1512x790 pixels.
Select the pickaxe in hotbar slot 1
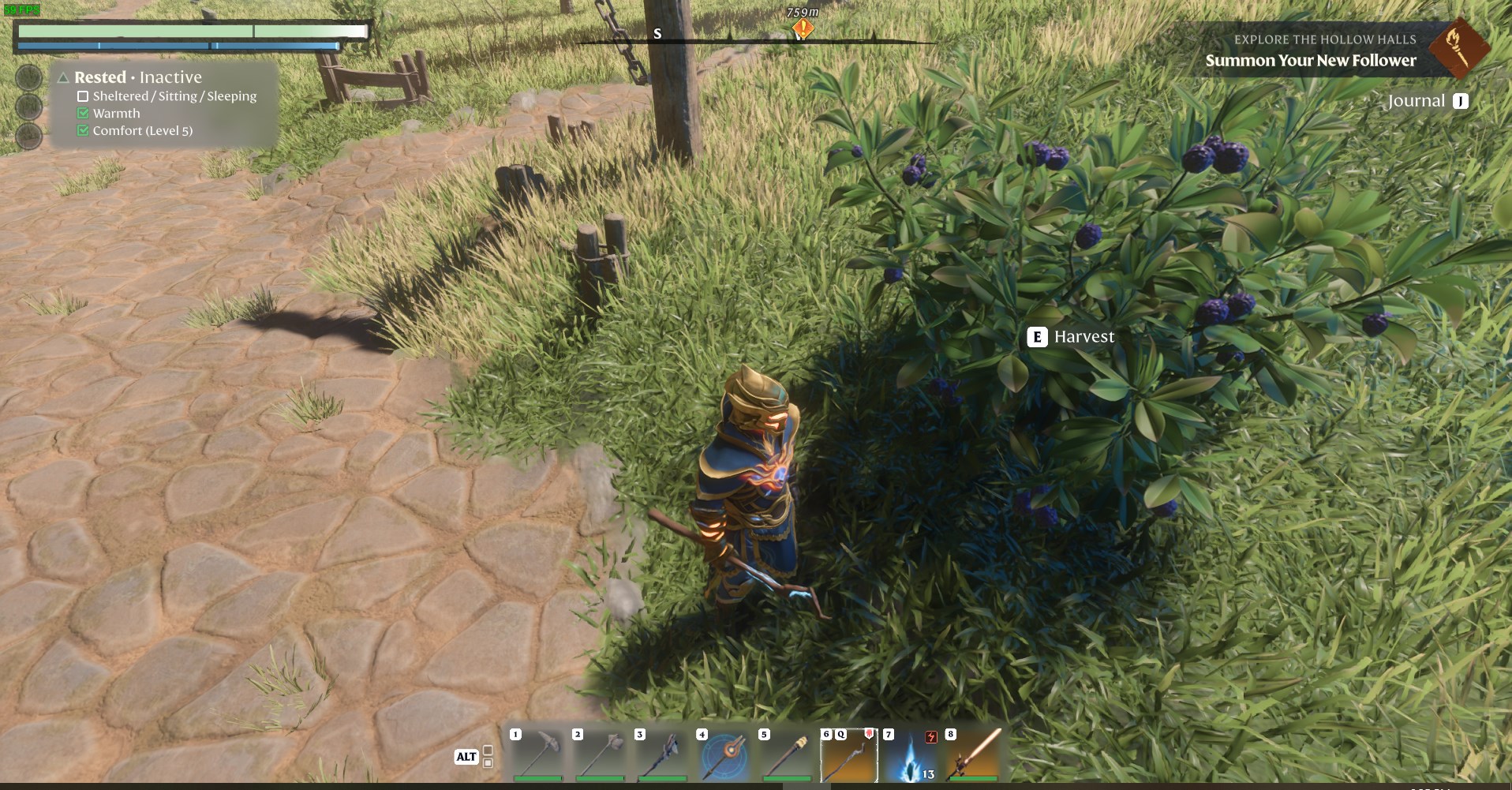(x=538, y=754)
